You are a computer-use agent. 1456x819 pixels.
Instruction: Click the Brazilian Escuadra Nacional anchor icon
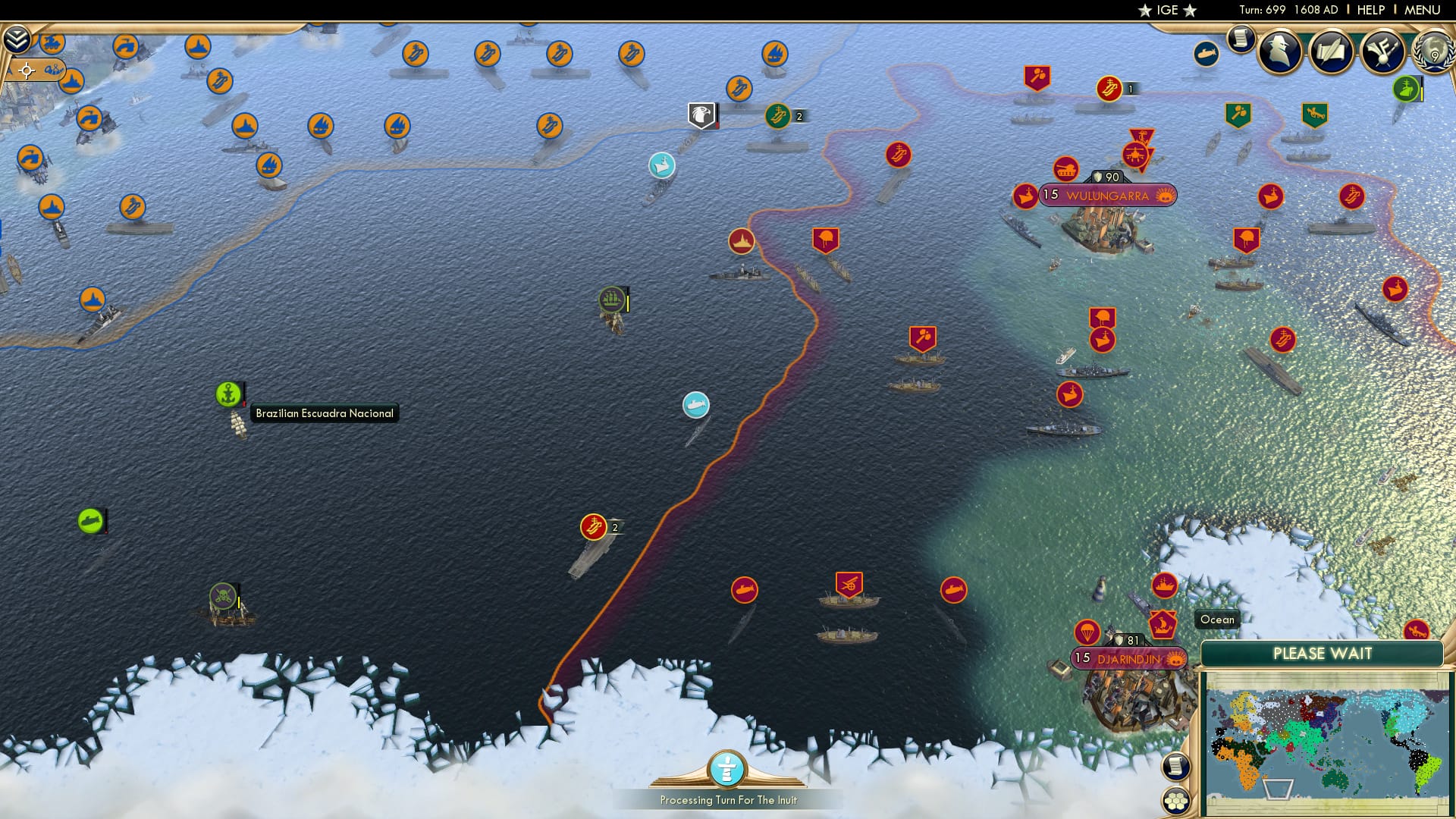tap(229, 393)
